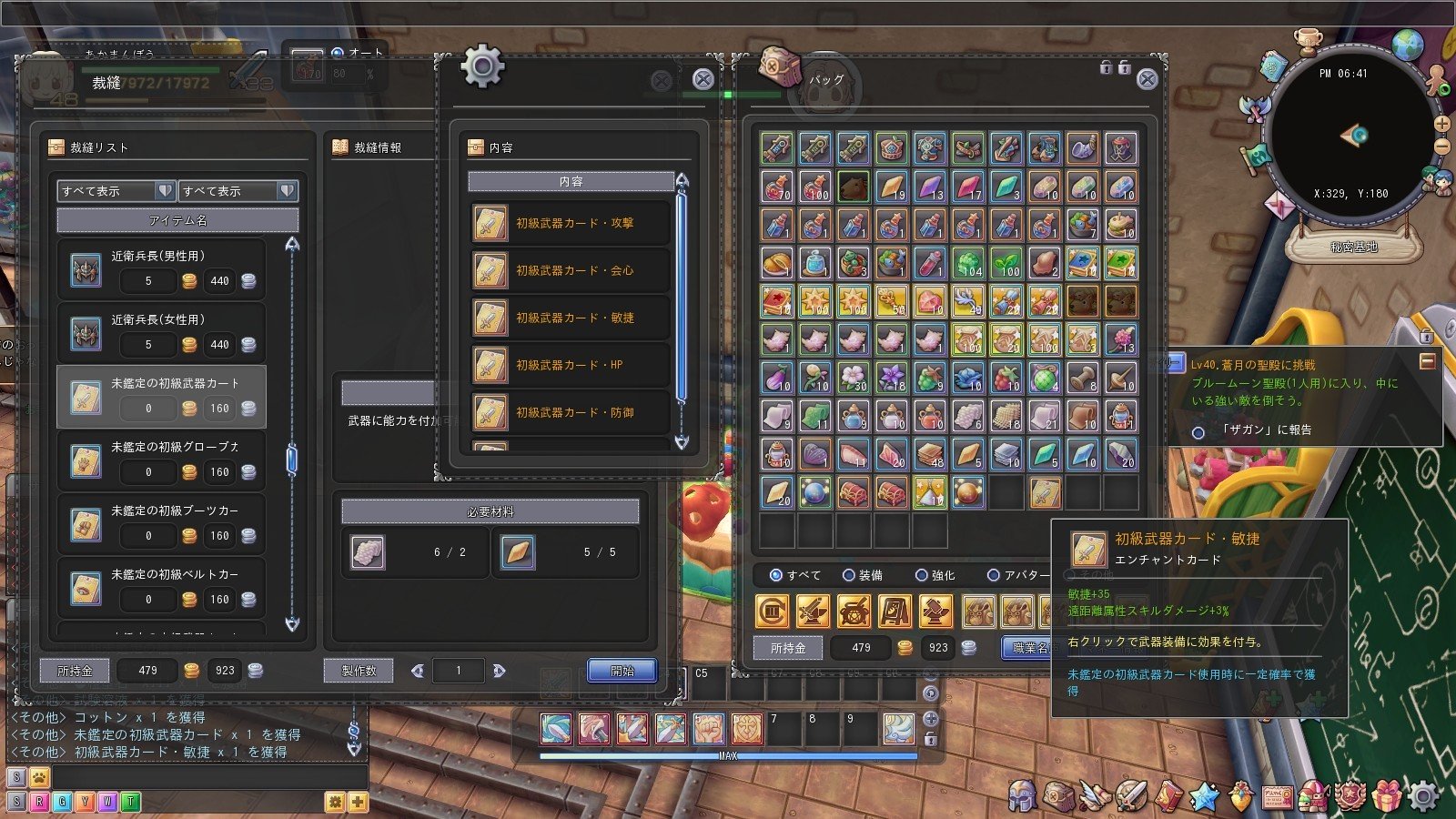1456x819 pixels.
Task: Decrease the craft quantity with left arrow
Action: coord(418,671)
